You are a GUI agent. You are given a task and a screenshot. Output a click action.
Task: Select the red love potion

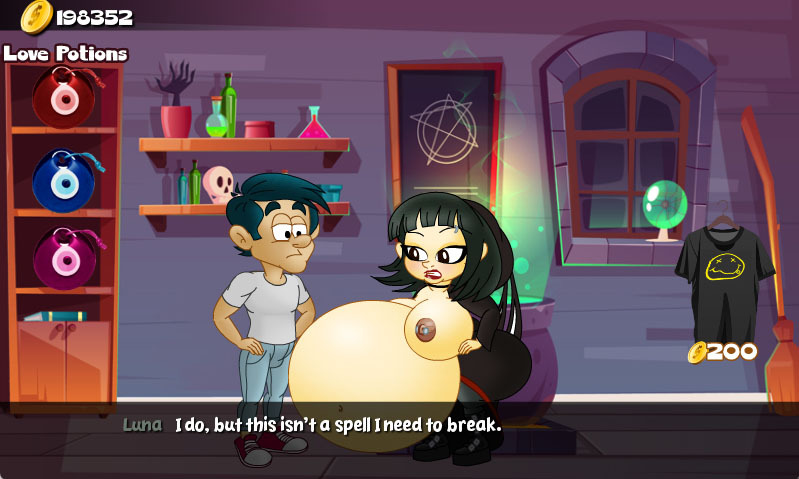63,96
